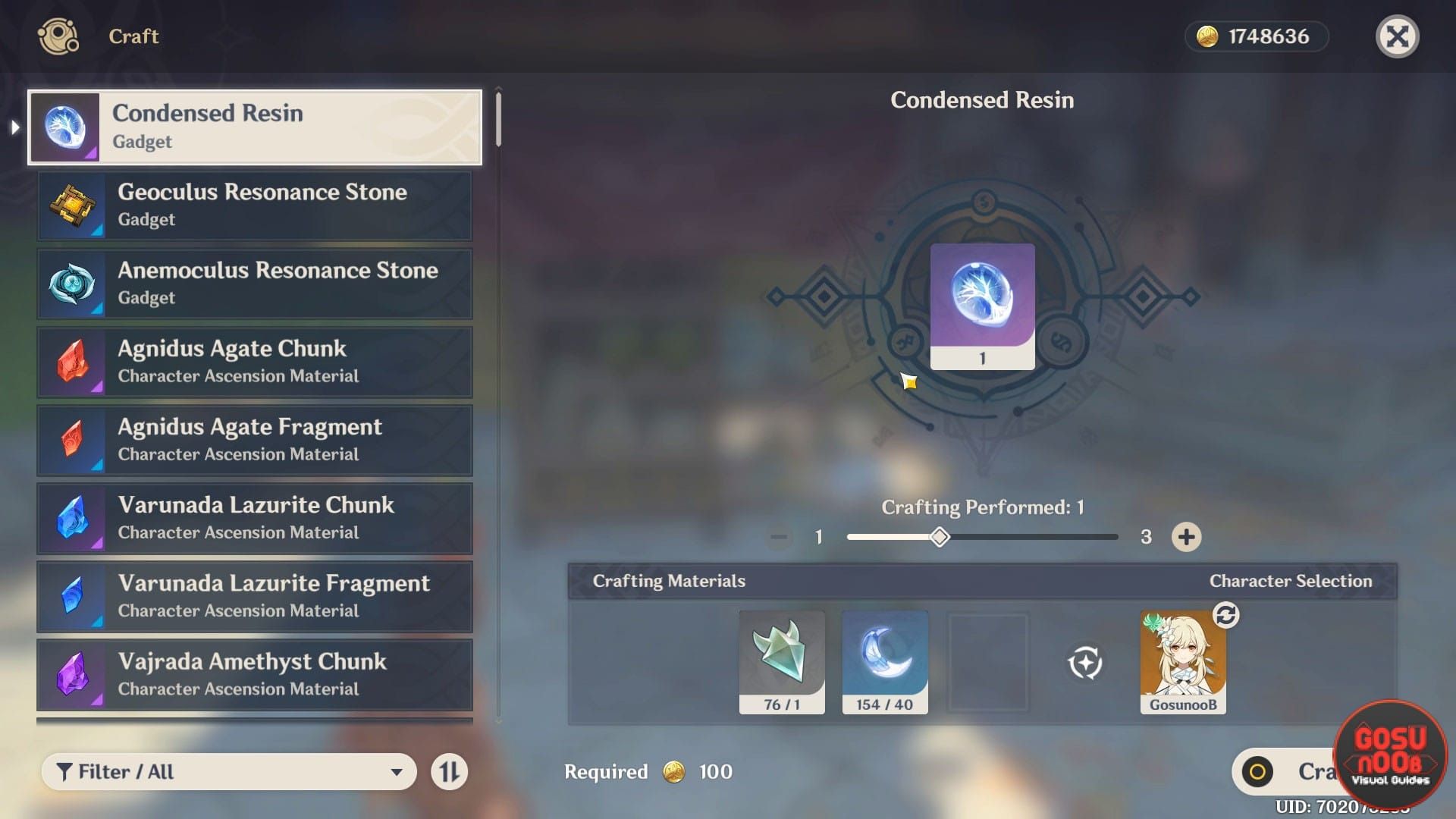Select GosunooB as the crafting character
This screenshot has height=819, width=1456.
(x=1183, y=660)
